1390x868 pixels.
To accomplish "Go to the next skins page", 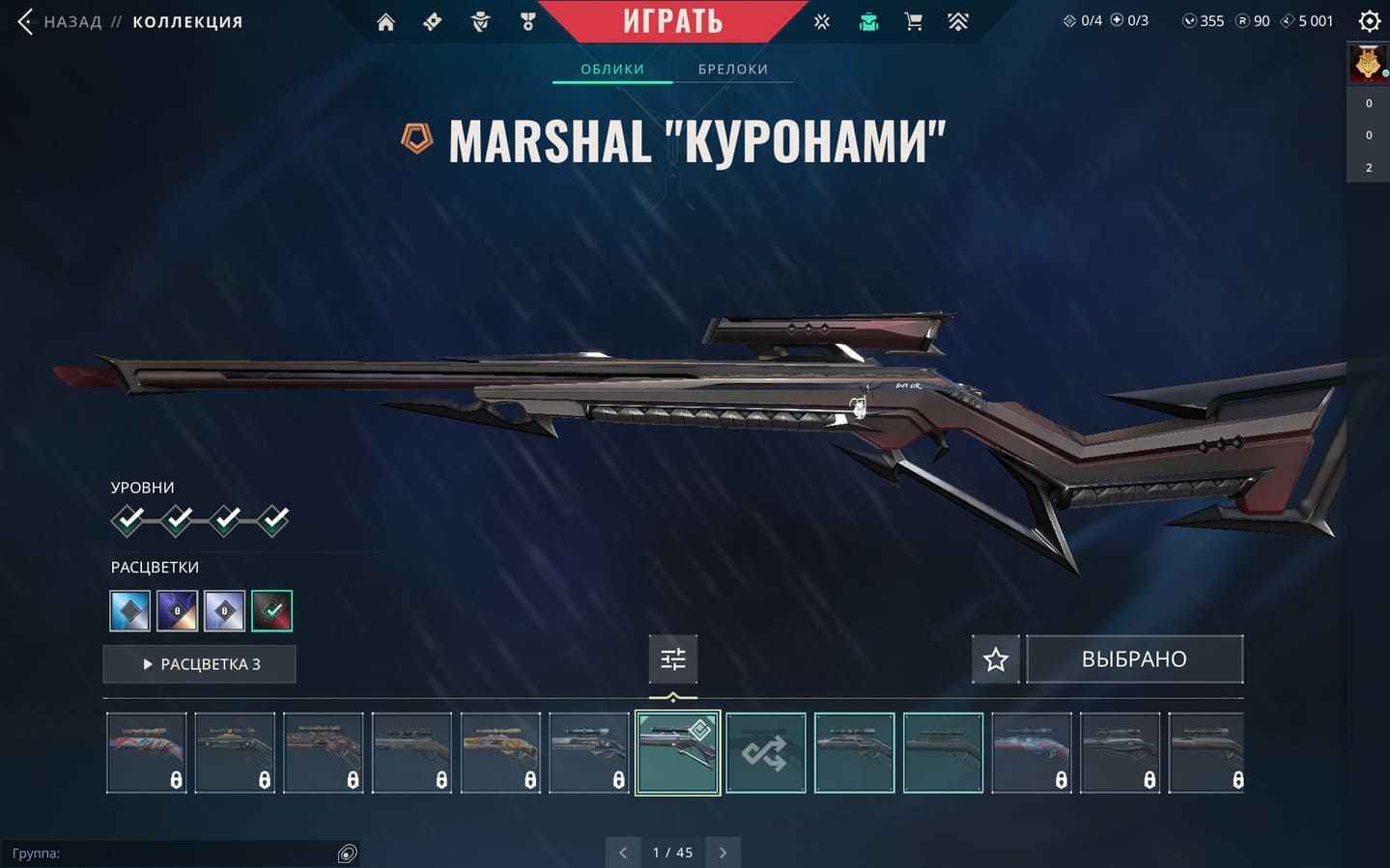I will coord(723,853).
